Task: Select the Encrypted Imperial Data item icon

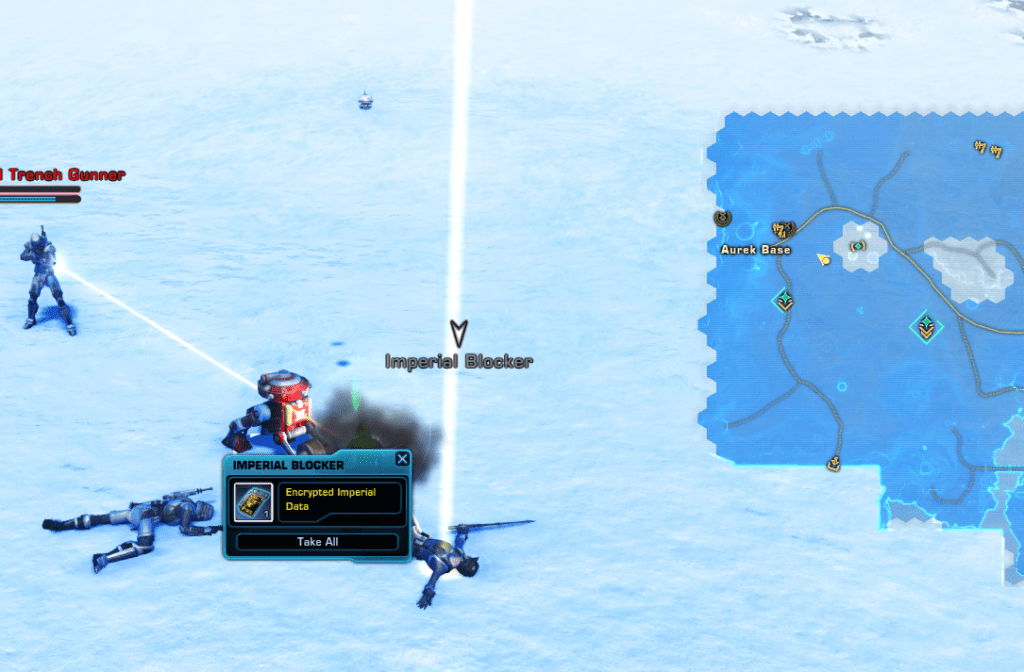Action: tap(253, 501)
